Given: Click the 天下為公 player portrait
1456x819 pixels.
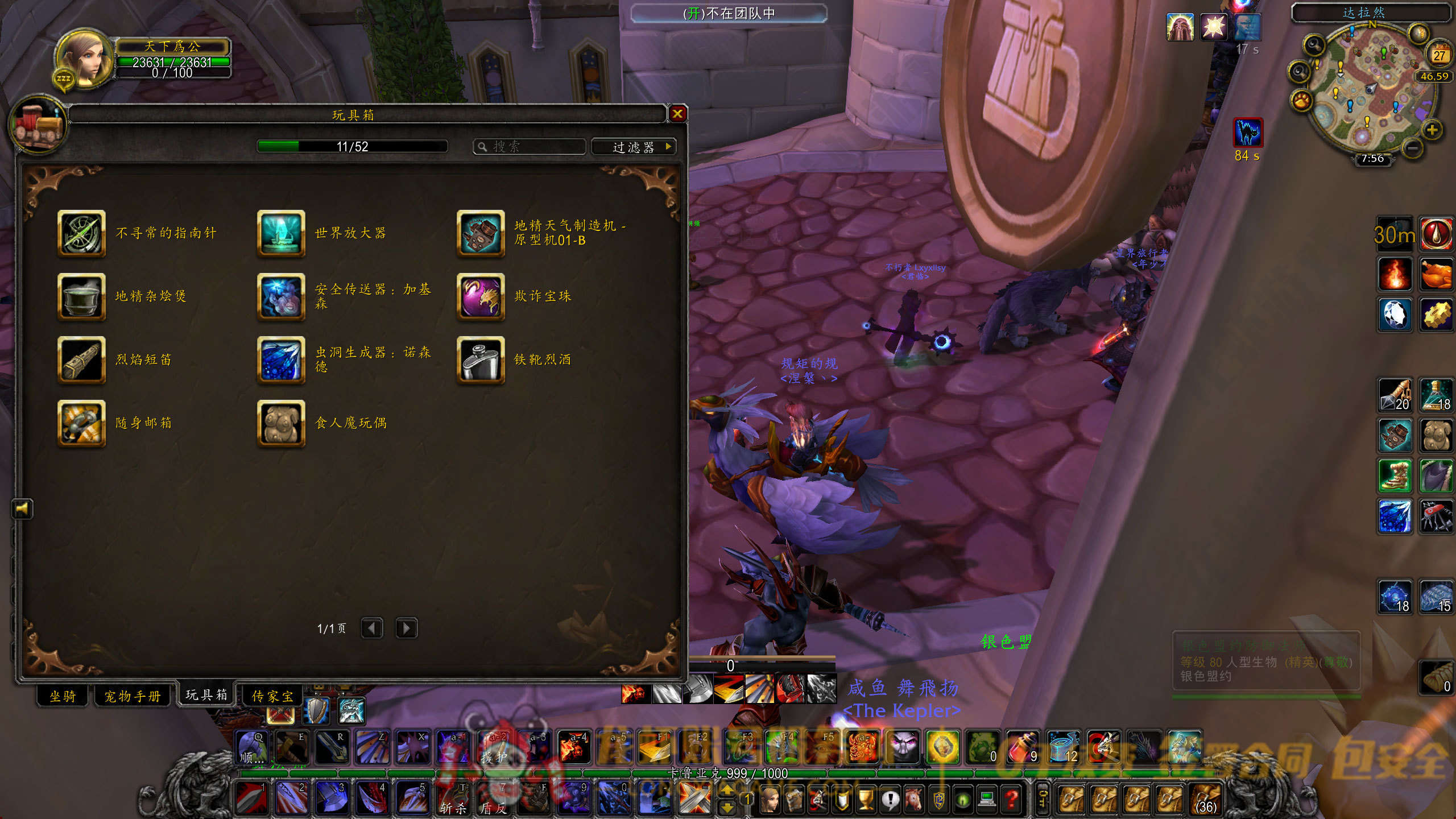Looking at the screenshot, I should click(84, 60).
